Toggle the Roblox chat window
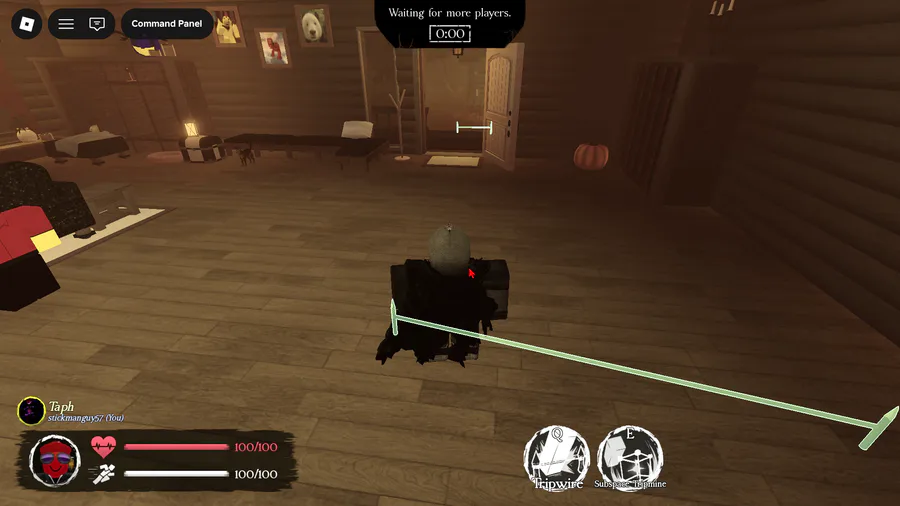This screenshot has height=506, width=900. [x=97, y=23]
